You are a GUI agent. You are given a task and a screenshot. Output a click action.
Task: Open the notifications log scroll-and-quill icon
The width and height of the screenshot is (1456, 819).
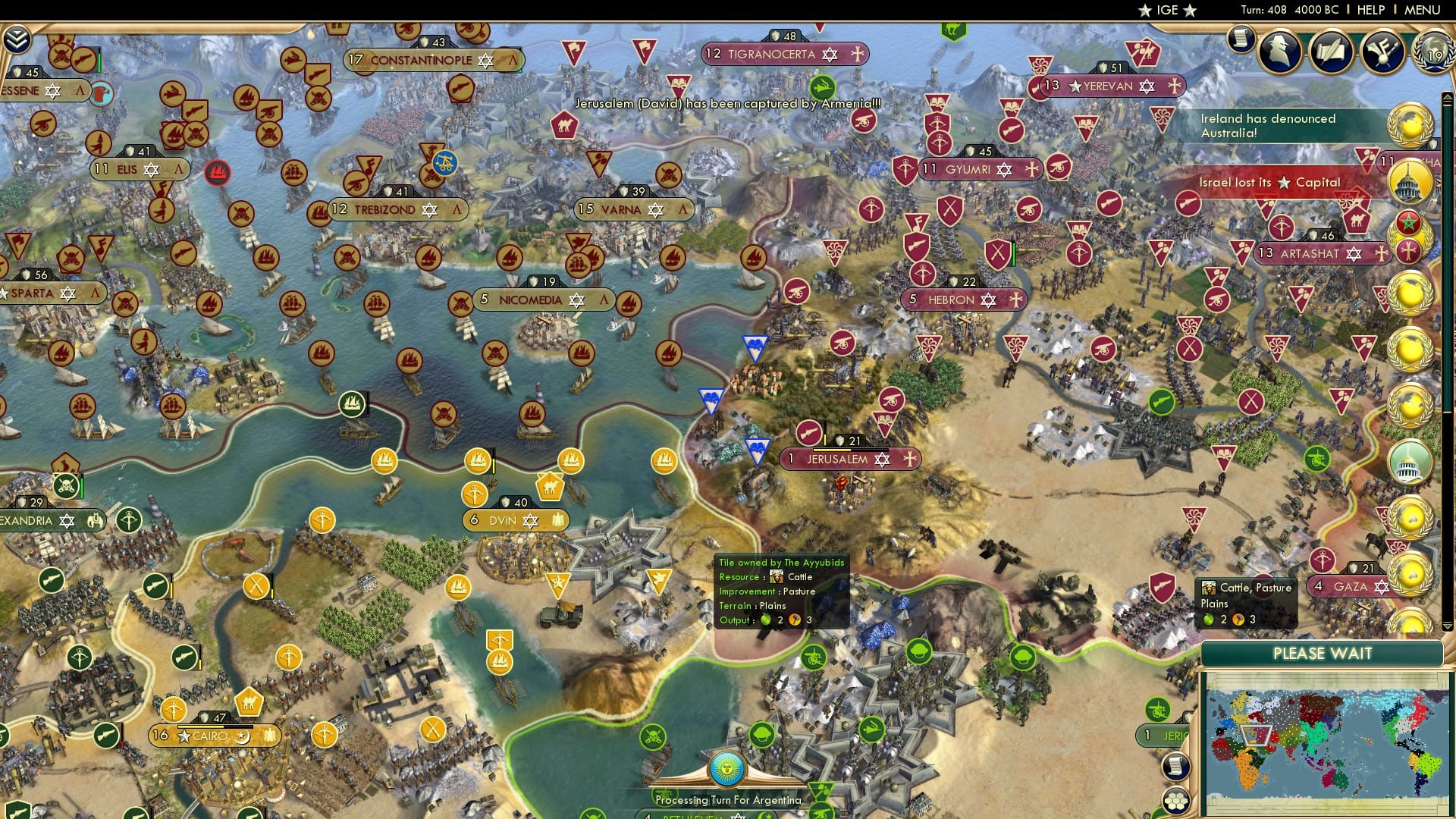tap(1330, 52)
